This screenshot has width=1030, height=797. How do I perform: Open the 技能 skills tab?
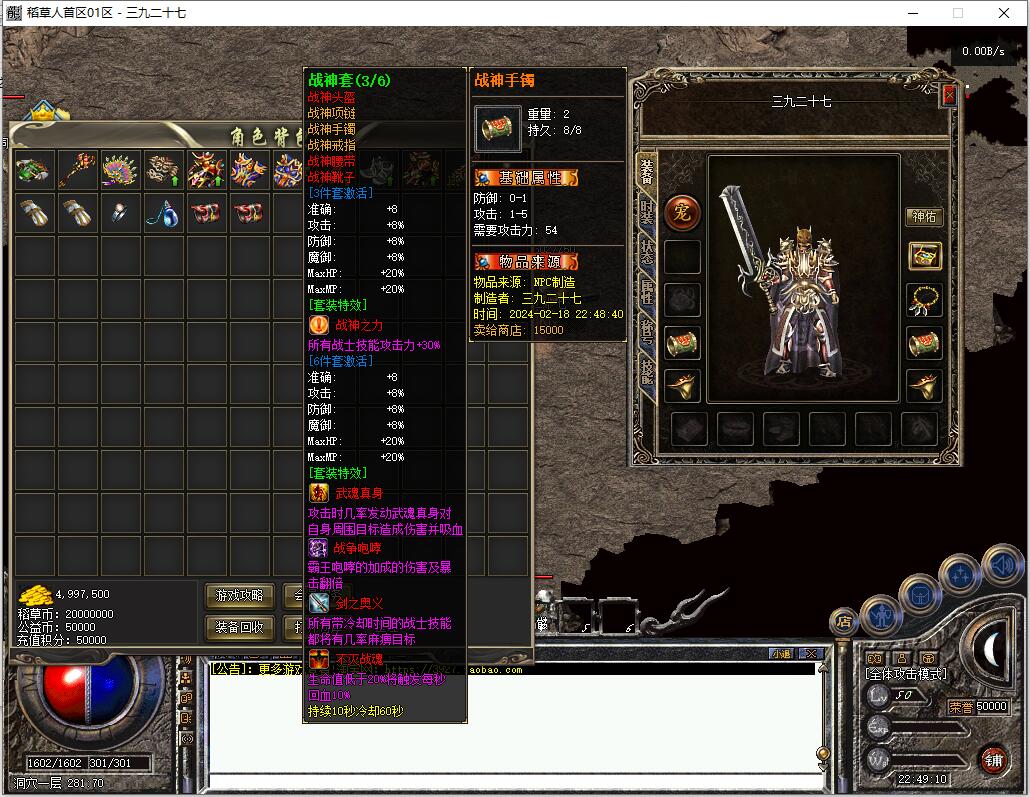647,372
